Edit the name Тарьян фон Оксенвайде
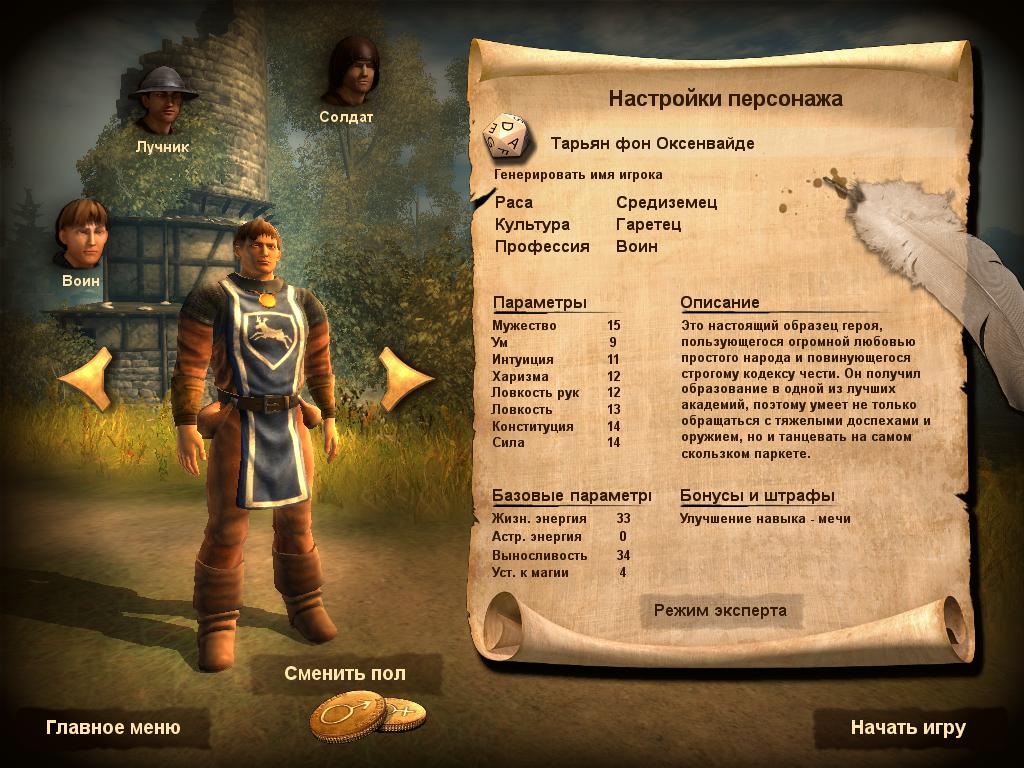Viewport: 1024px width, 768px height. point(652,143)
